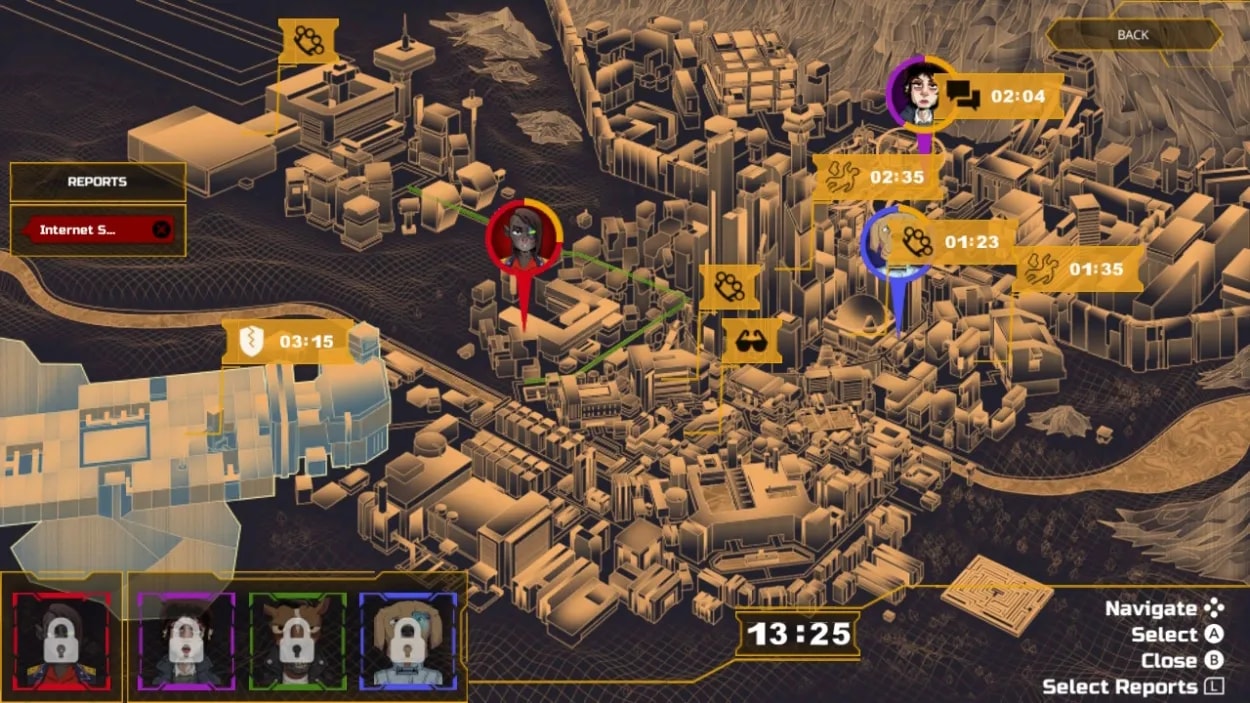The height and width of the screenshot is (703, 1250).
Task: Open the sunglasses map marker
Action: (750, 341)
